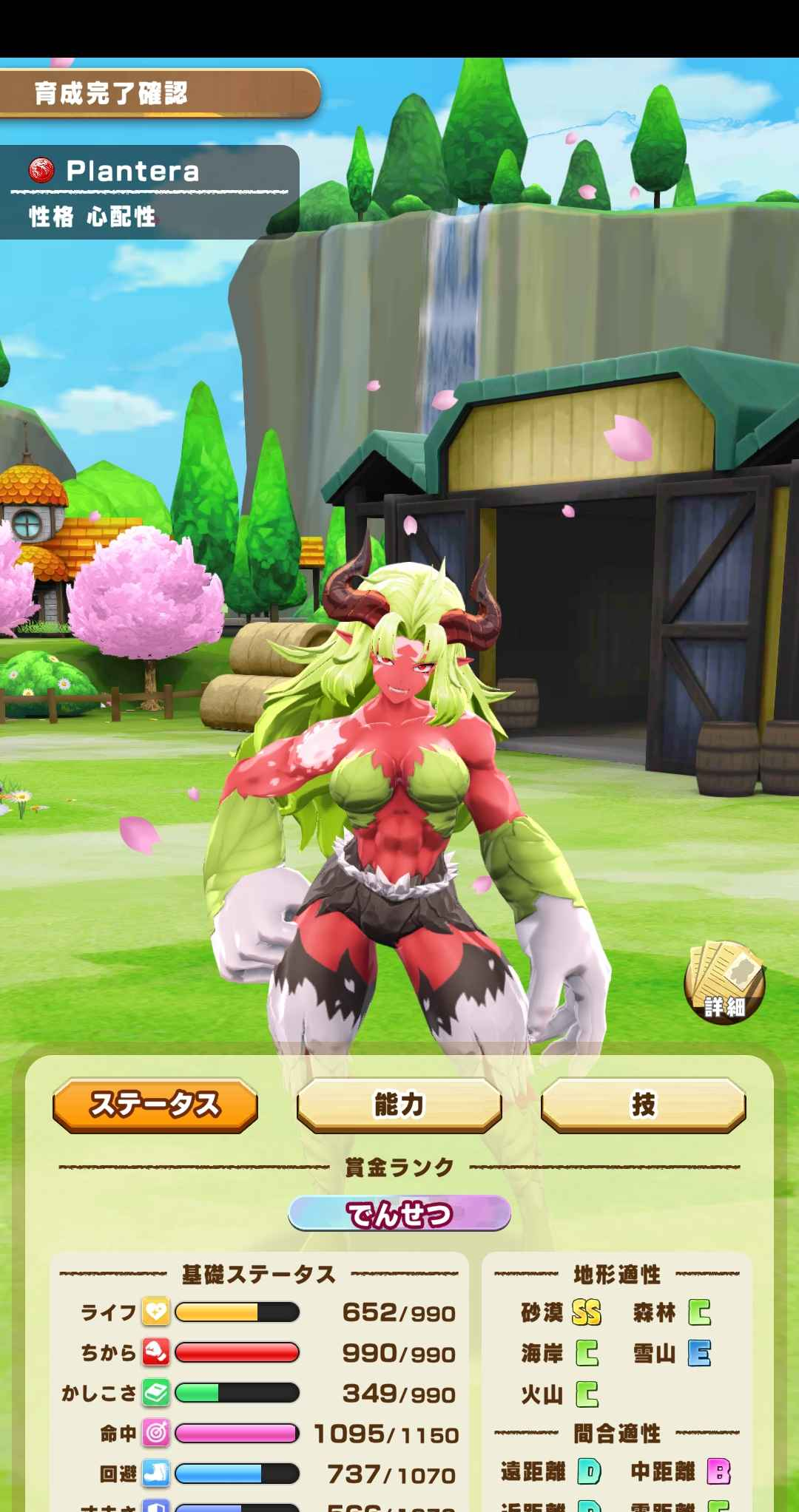Switch to the ステータス tab
The width and height of the screenshot is (799, 1512).
(x=155, y=1105)
